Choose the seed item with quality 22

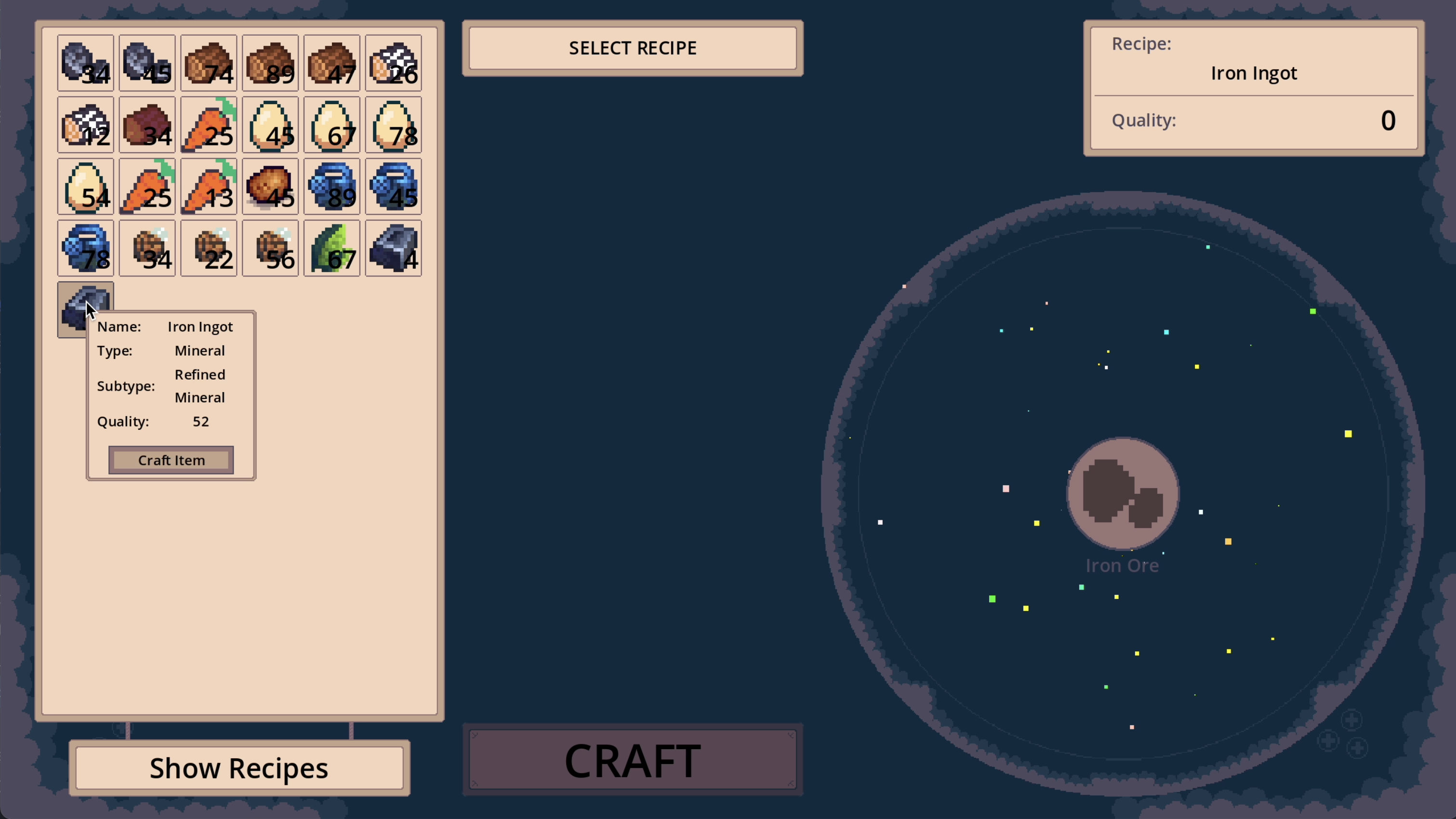[209, 248]
